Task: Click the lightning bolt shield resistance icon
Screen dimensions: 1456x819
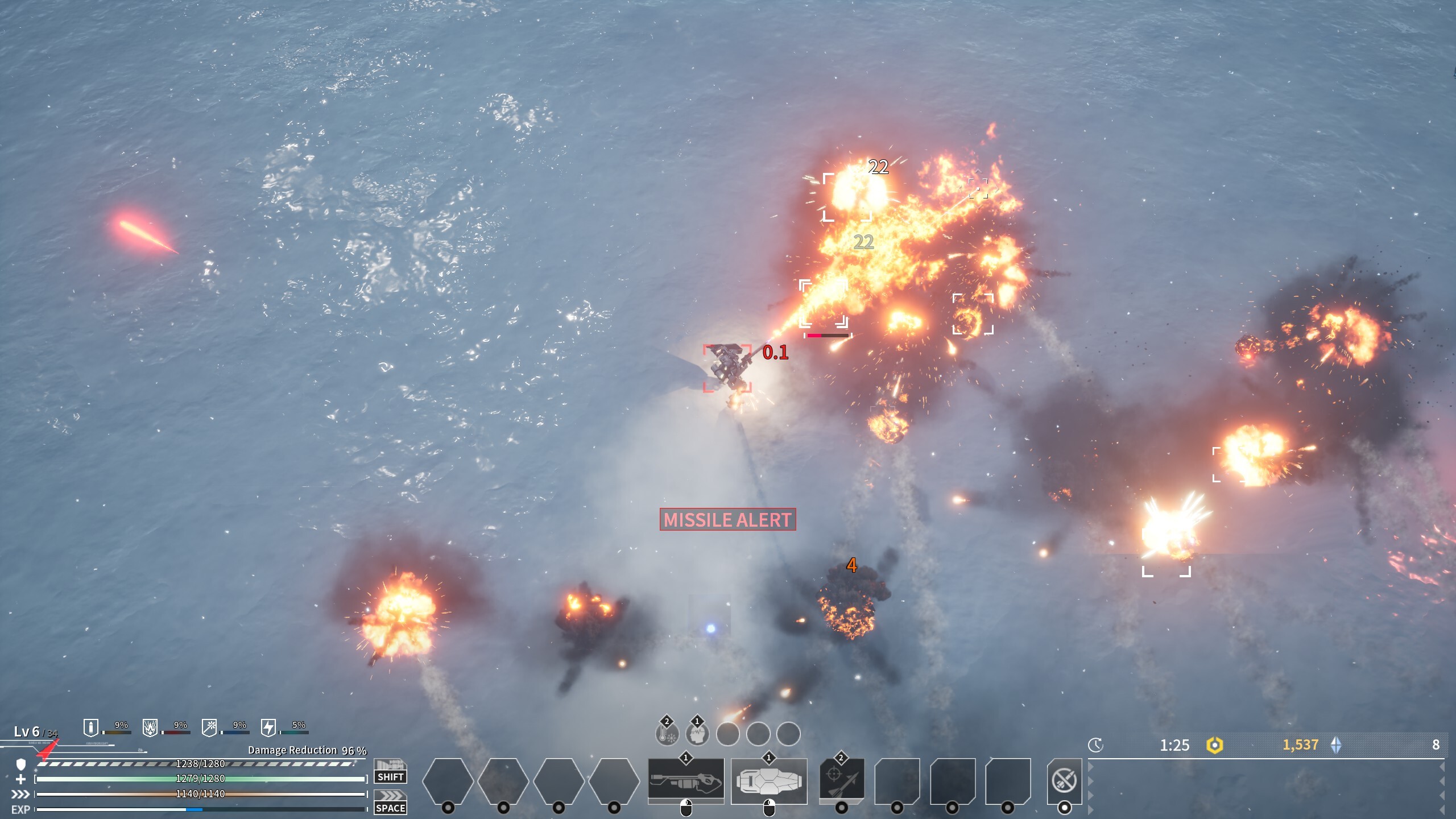Action: pyautogui.click(x=268, y=727)
